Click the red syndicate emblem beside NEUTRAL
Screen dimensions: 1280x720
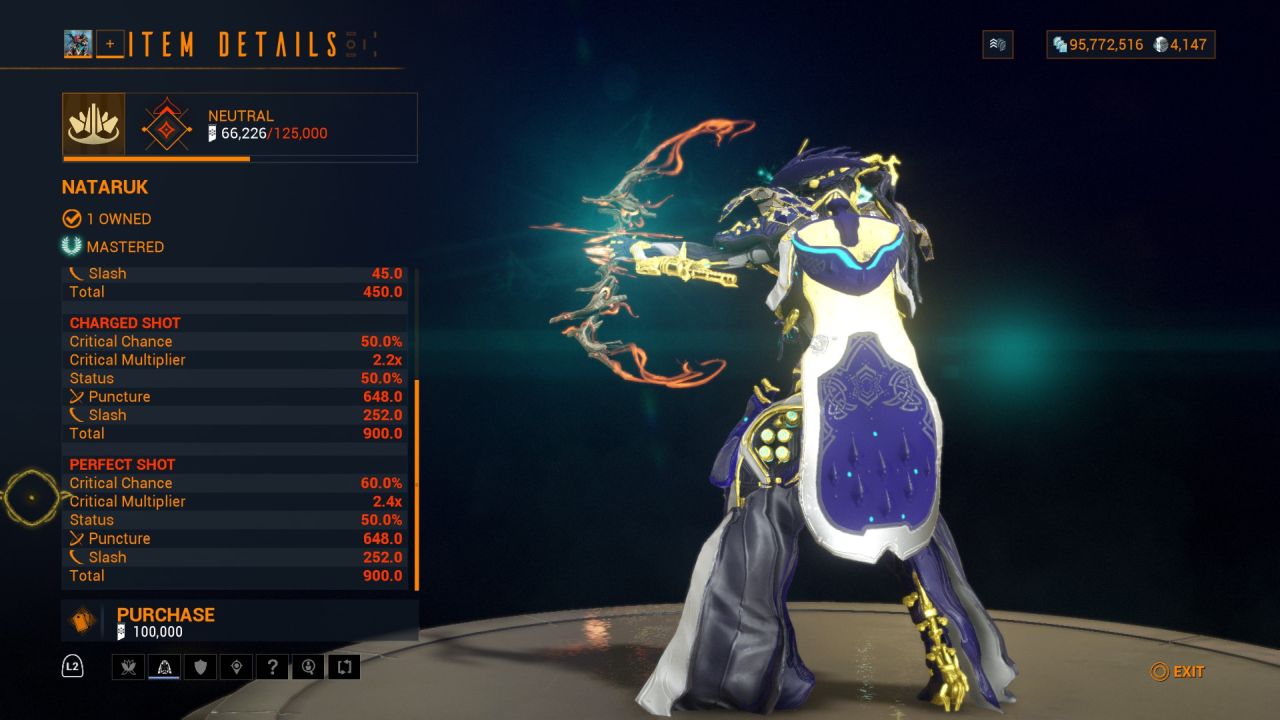pos(166,124)
